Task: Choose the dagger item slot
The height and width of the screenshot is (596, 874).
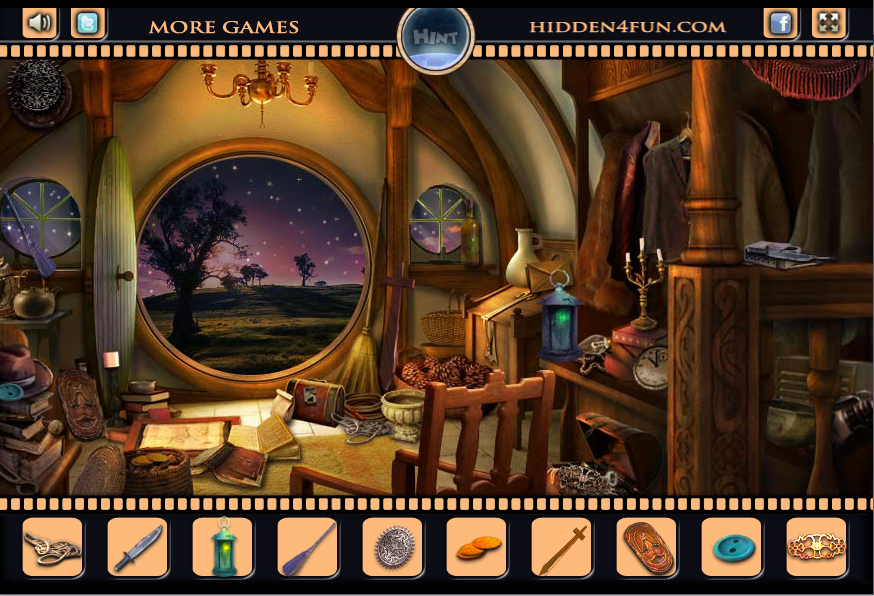Action: 138,547
